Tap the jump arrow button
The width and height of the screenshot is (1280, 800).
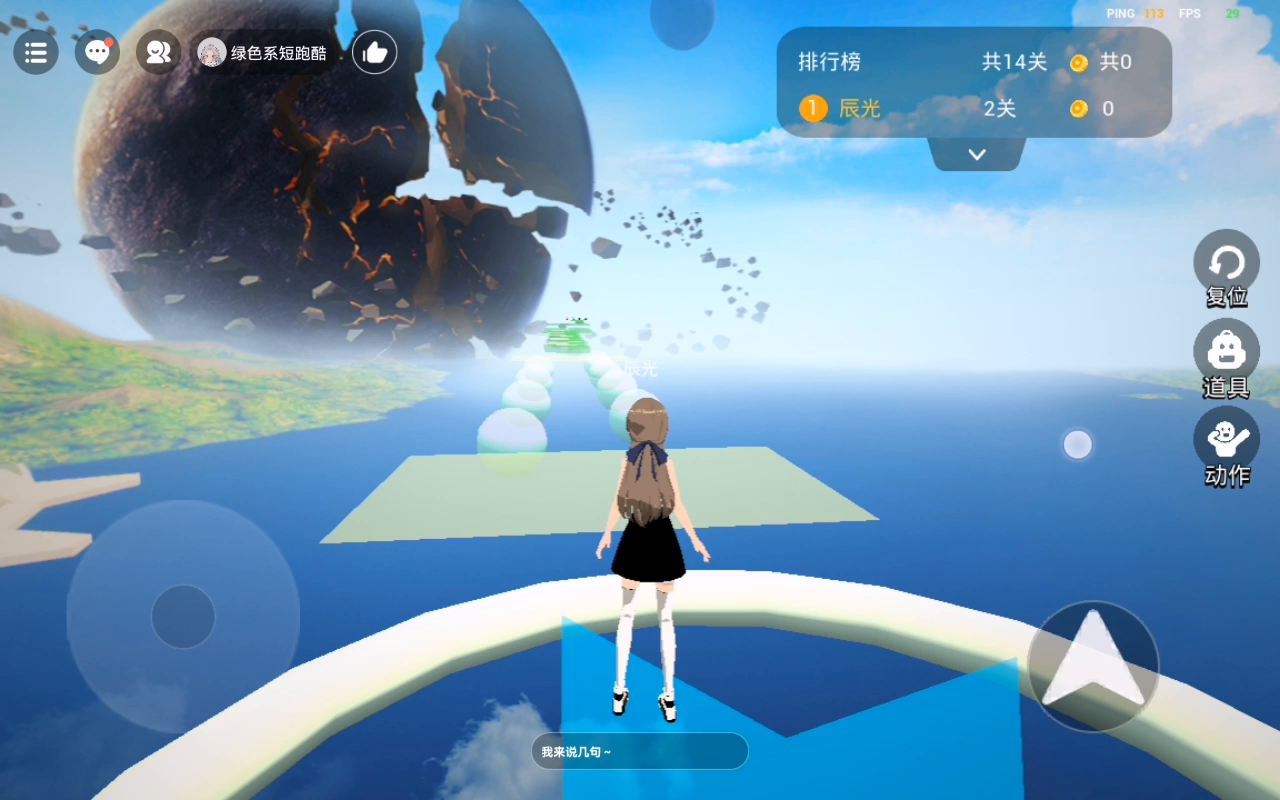click(1093, 666)
